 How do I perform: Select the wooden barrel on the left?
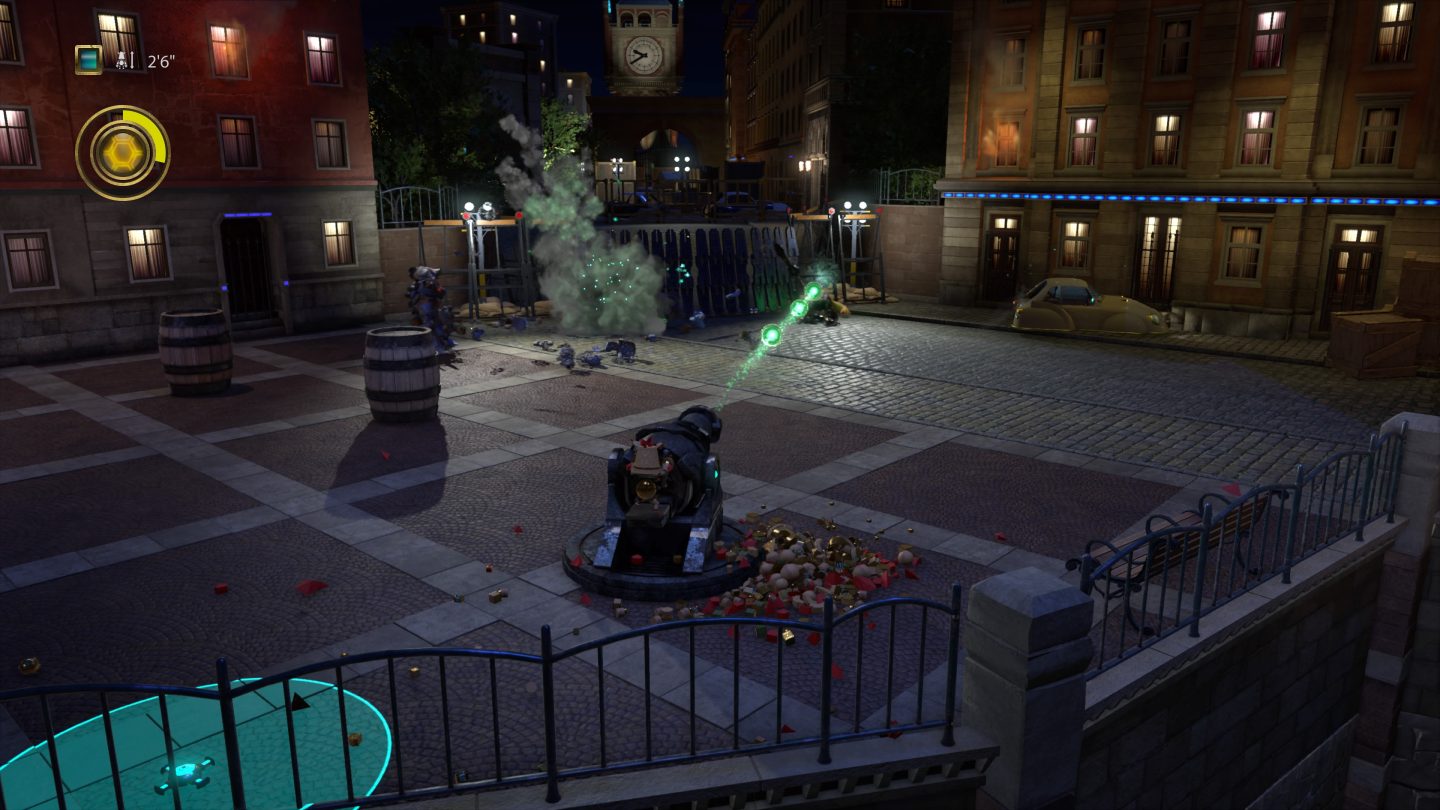(194, 349)
